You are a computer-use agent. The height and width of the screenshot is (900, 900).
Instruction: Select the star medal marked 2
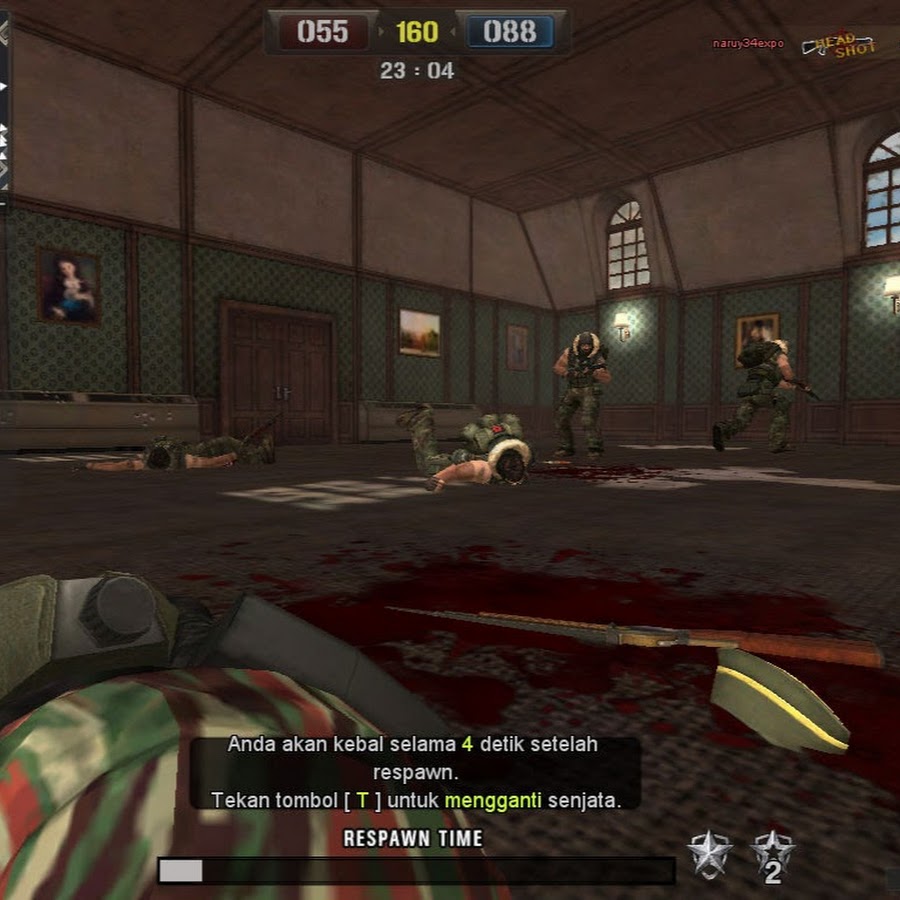[772, 856]
